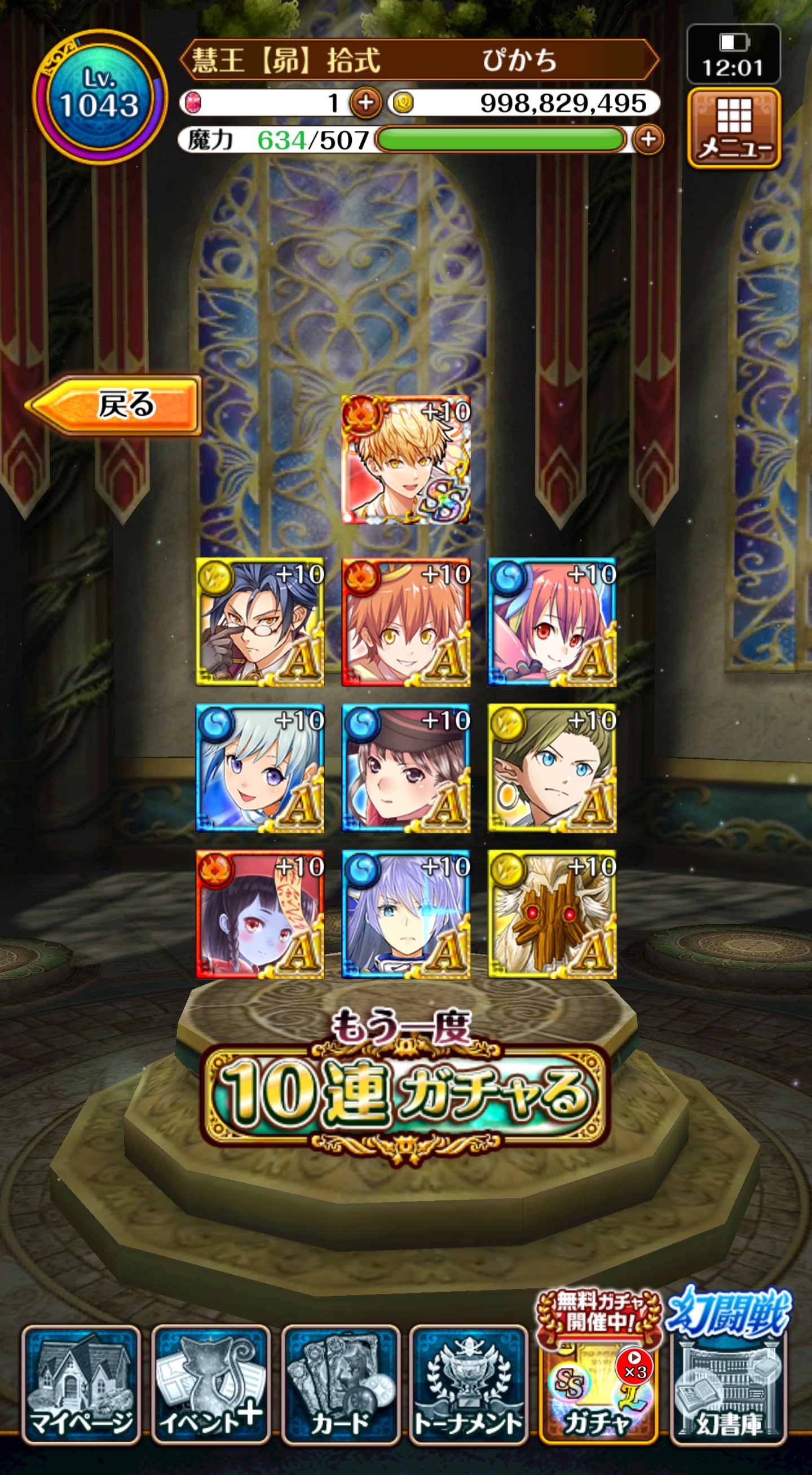
Task: Pull the 10連ガチャる button again
Action: (405, 1094)
